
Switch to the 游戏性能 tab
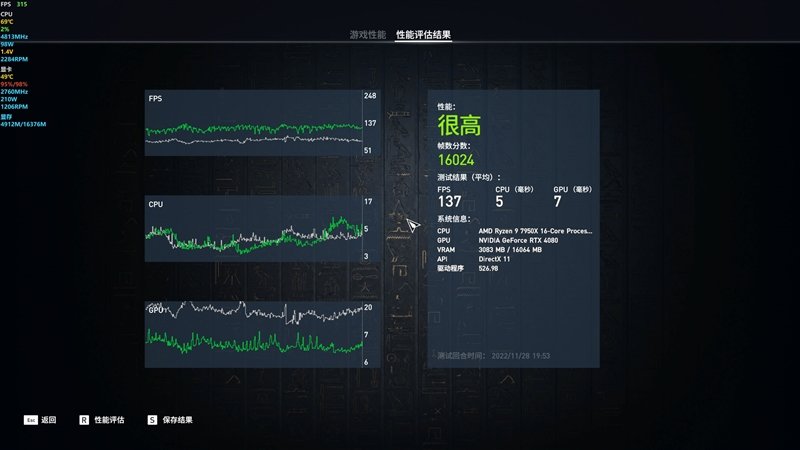367,35
